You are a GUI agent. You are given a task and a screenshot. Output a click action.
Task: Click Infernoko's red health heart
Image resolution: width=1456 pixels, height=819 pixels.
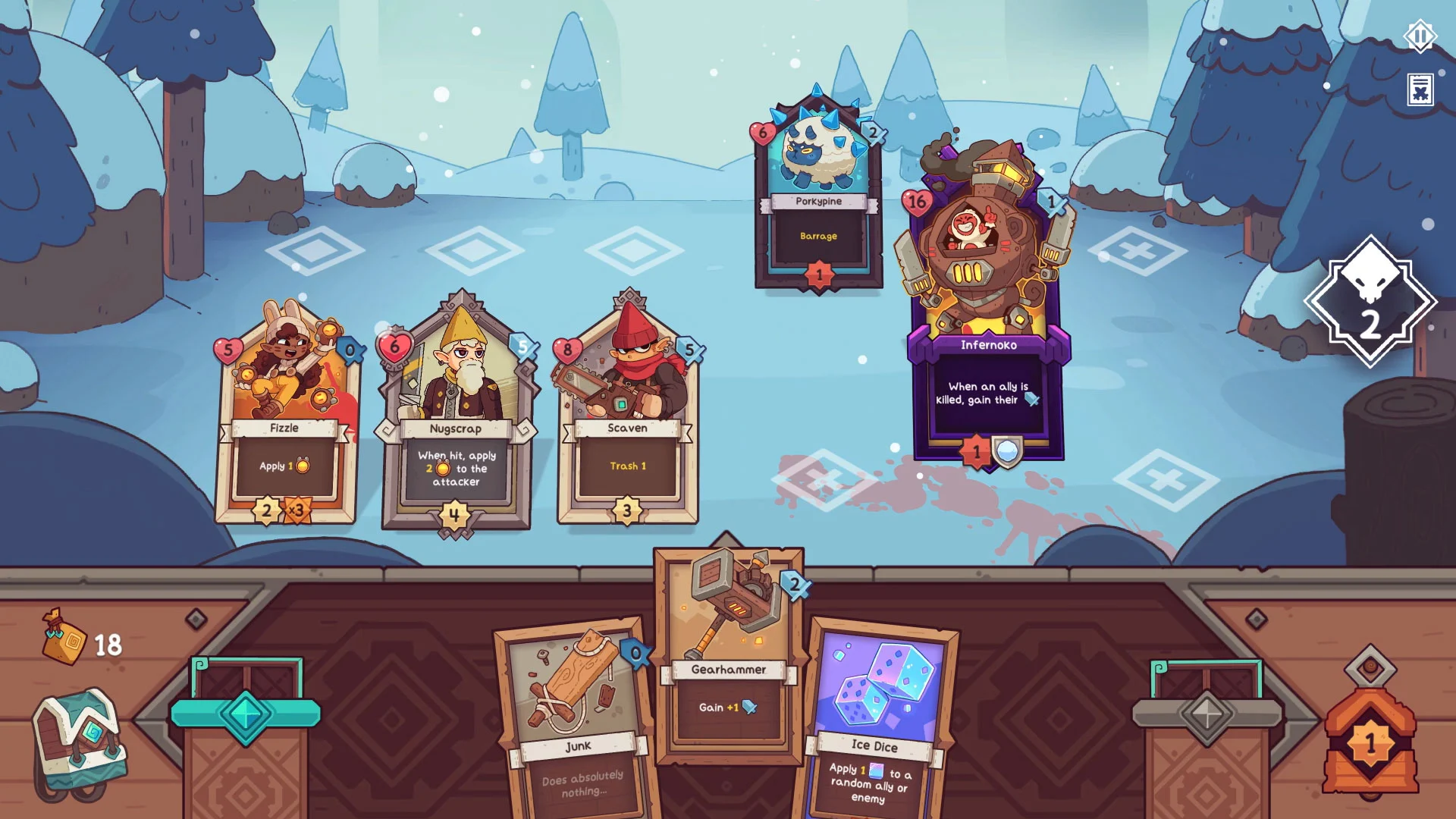[916, 199]
